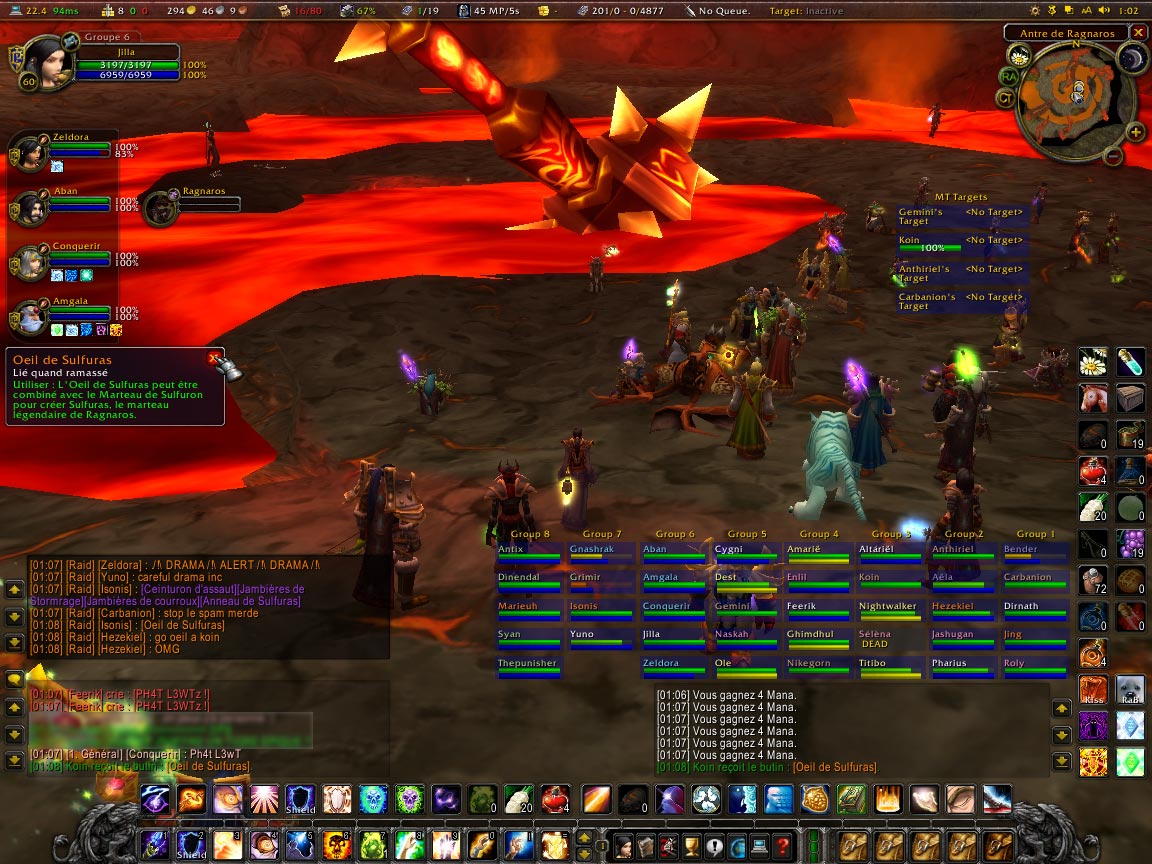The width and height of the screenshot is (1152, 864).
Task: Use the horse mount icon
Action: (x=1092, y=398)
